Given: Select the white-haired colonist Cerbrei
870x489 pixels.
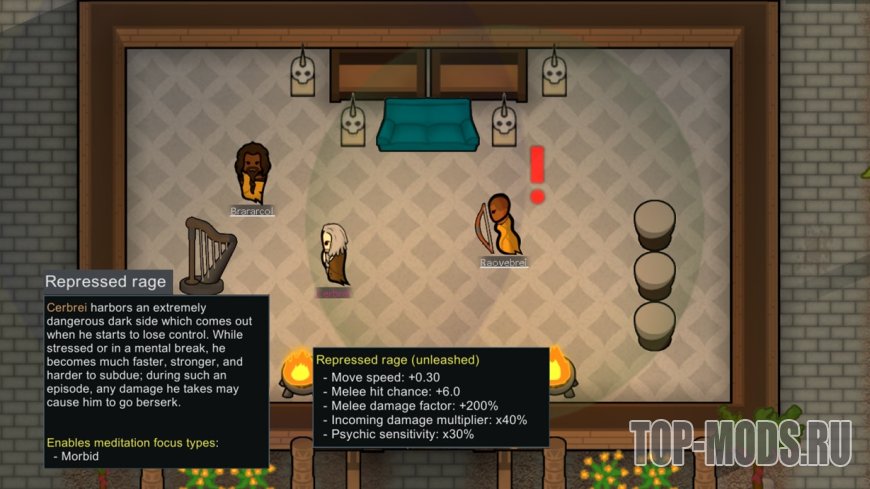Looking at the screenshot, I should tap(333, 255).
